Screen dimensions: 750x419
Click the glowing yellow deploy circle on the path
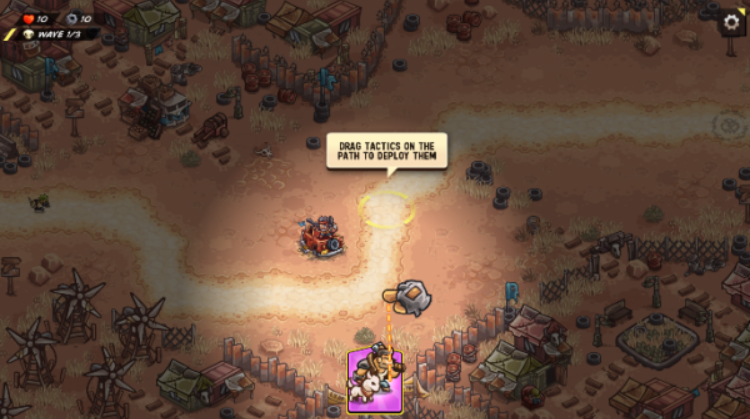(x=386, y=209)
